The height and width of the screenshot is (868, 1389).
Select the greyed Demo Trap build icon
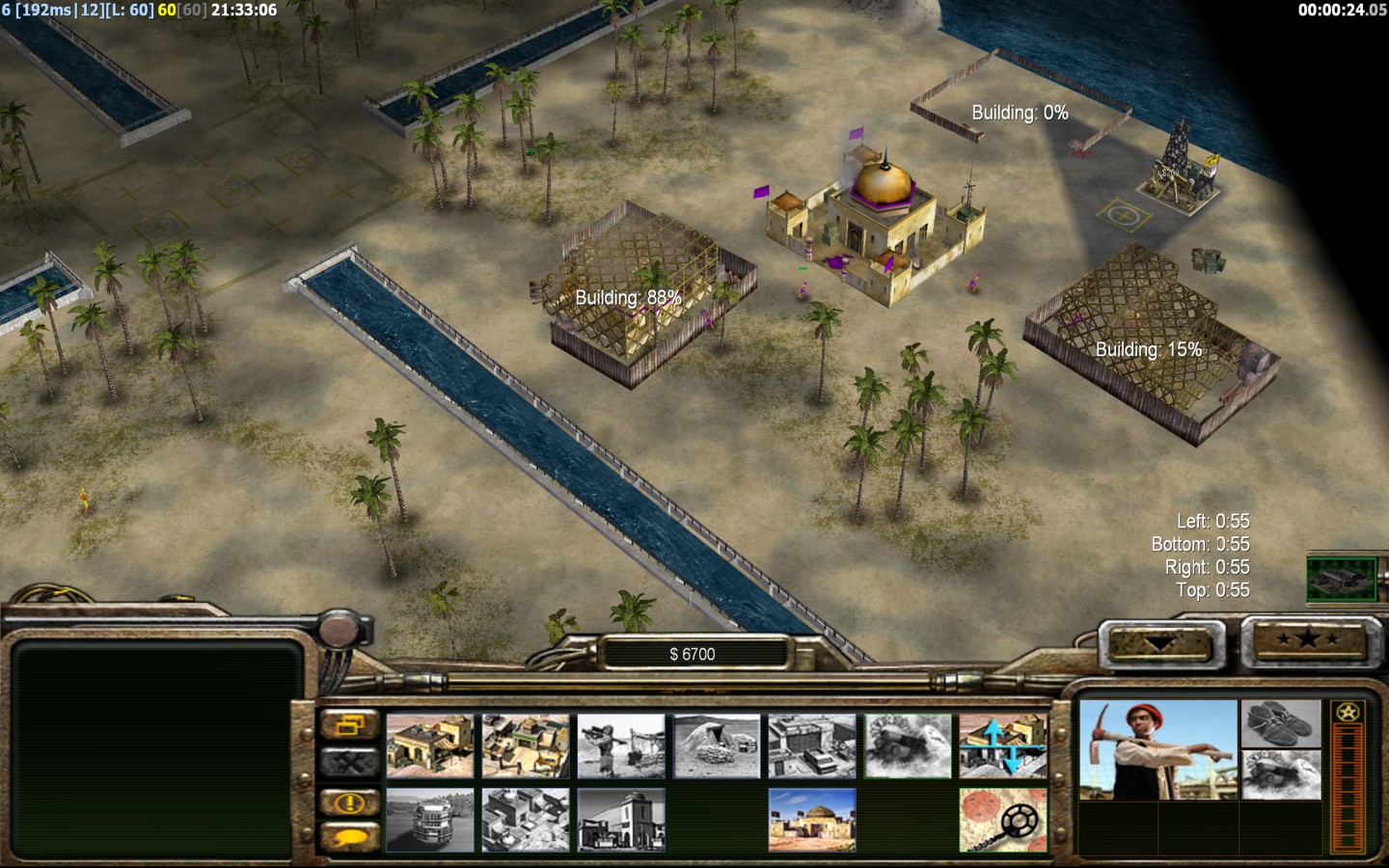coord(908,746)
